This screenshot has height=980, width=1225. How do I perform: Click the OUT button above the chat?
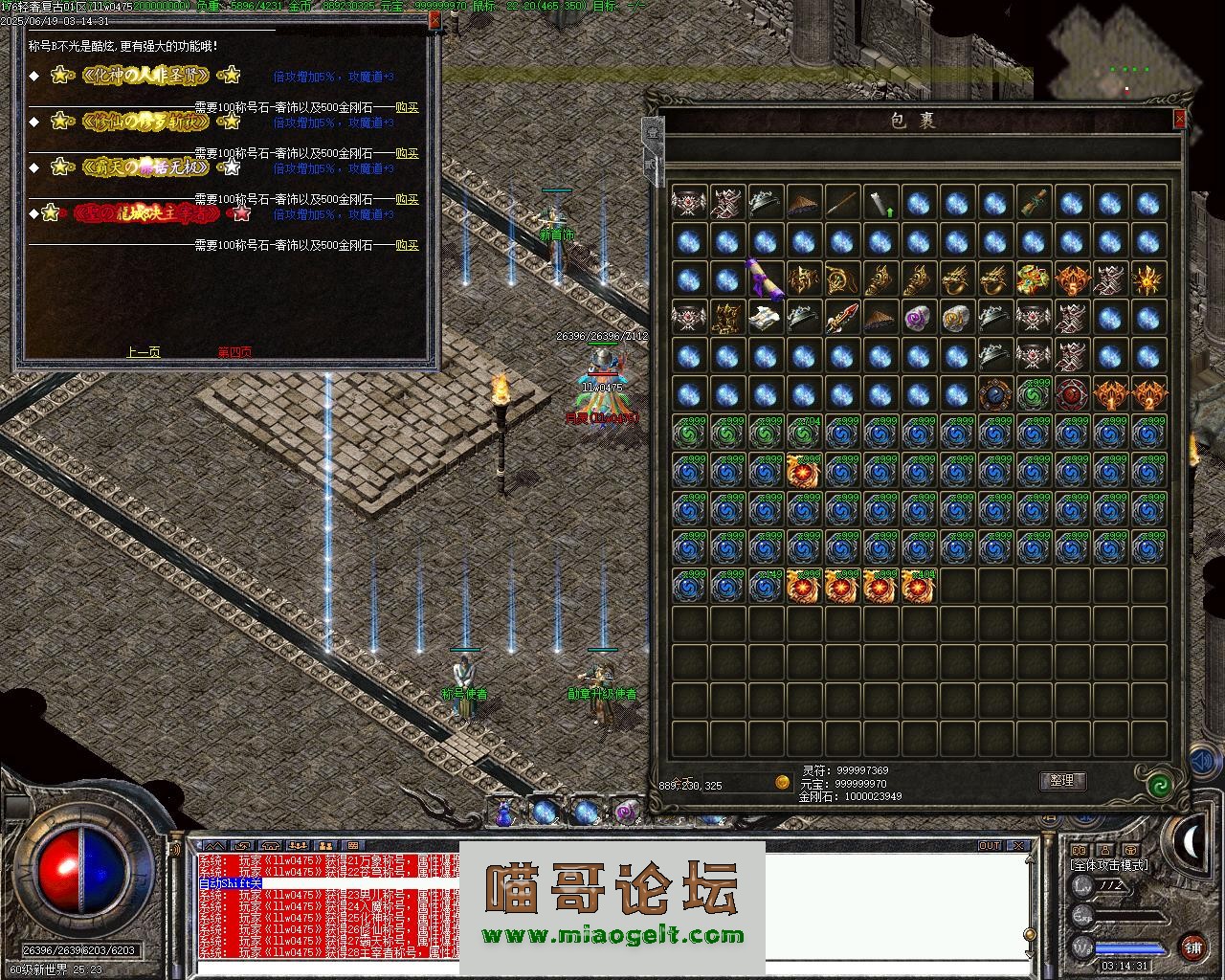point(989,846)
